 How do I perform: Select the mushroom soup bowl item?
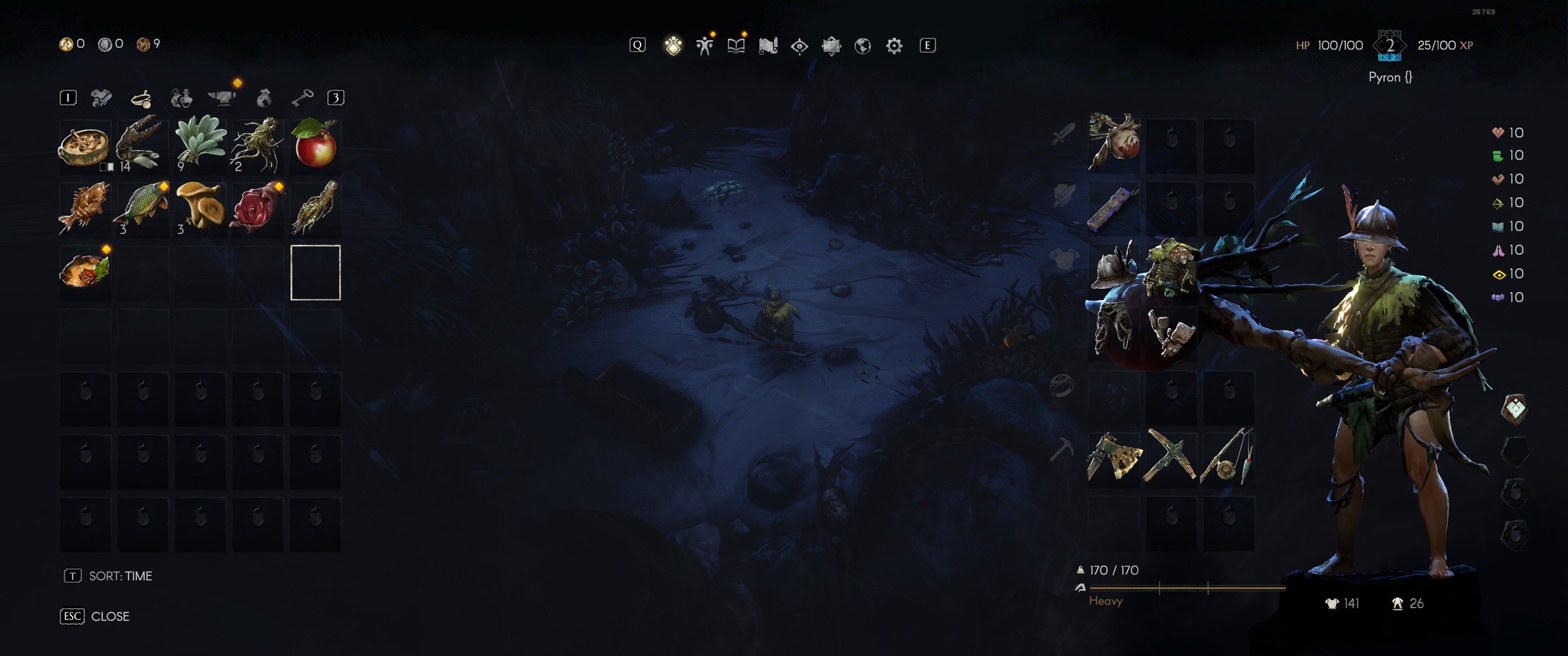tap(85, 146)
